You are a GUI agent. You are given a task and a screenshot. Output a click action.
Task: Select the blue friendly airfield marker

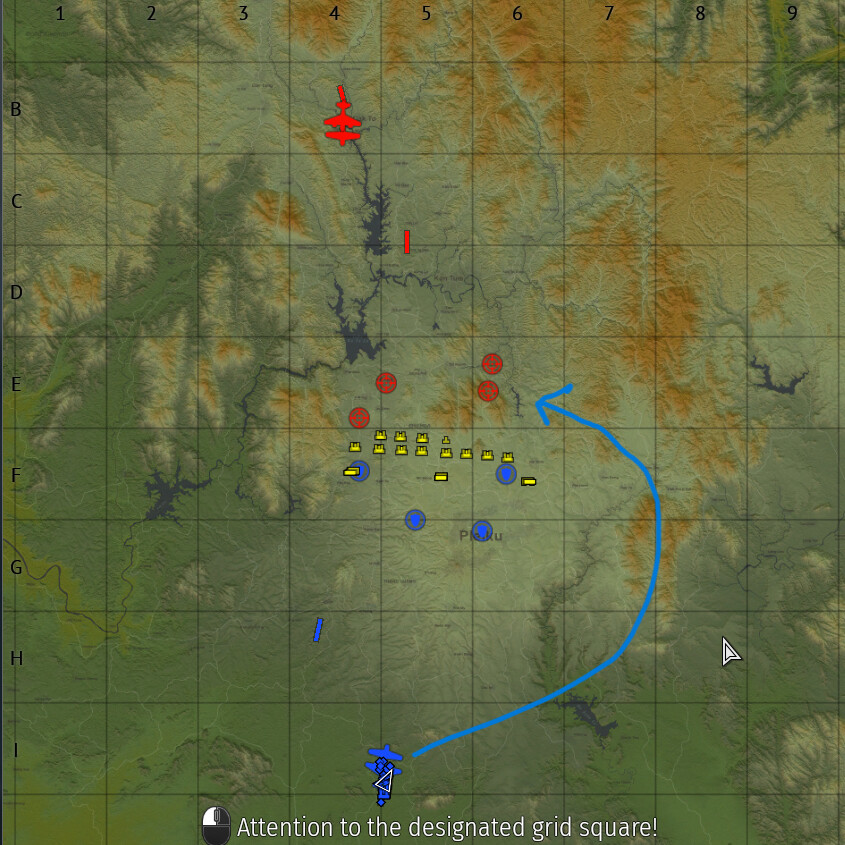384,758
